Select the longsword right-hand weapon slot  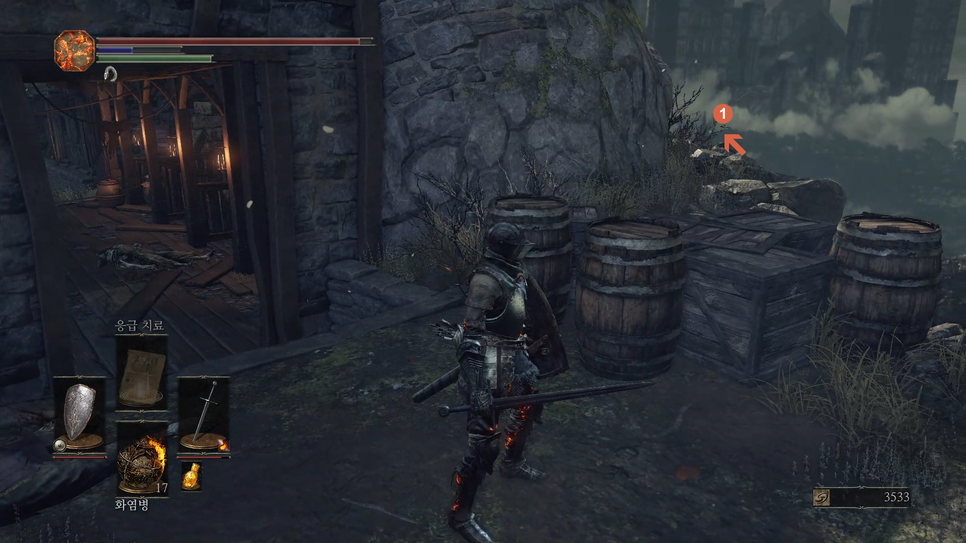pos(204,414)
